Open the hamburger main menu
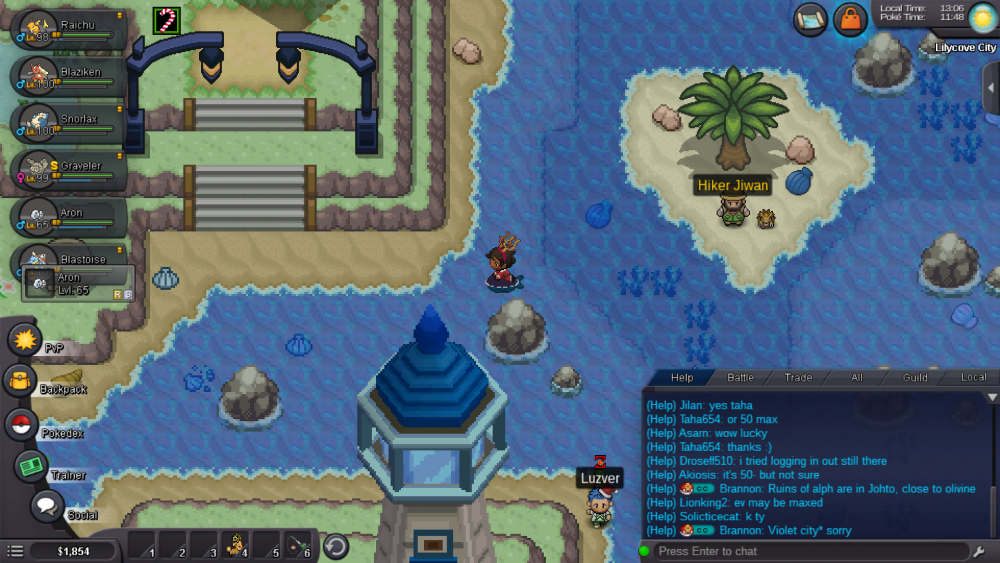 click(x=15, y=551)
